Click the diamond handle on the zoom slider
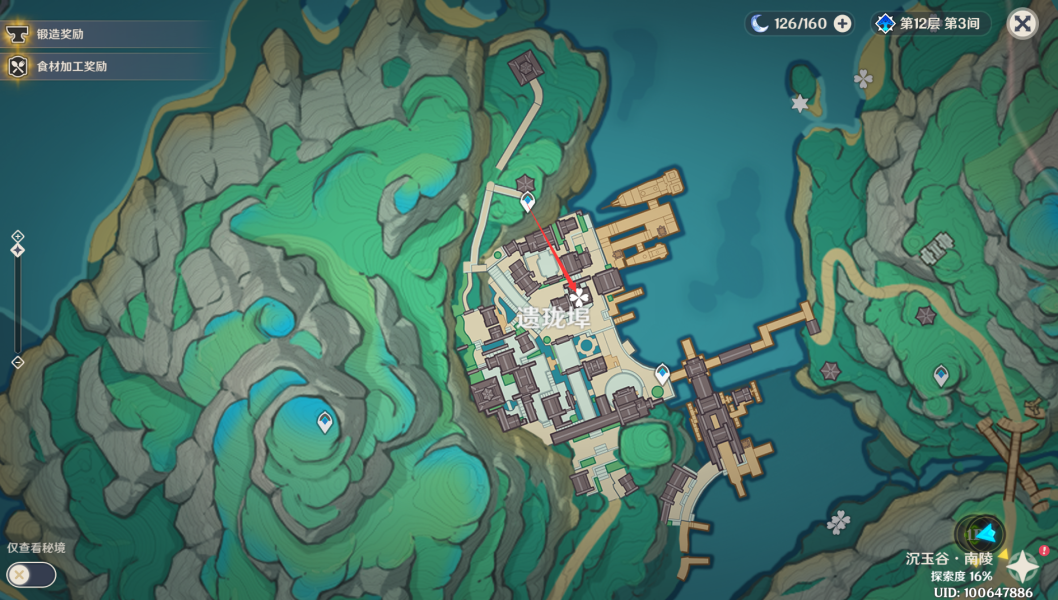The height and width of the screenshot is (600, 1058). click(x=17, y=251)
